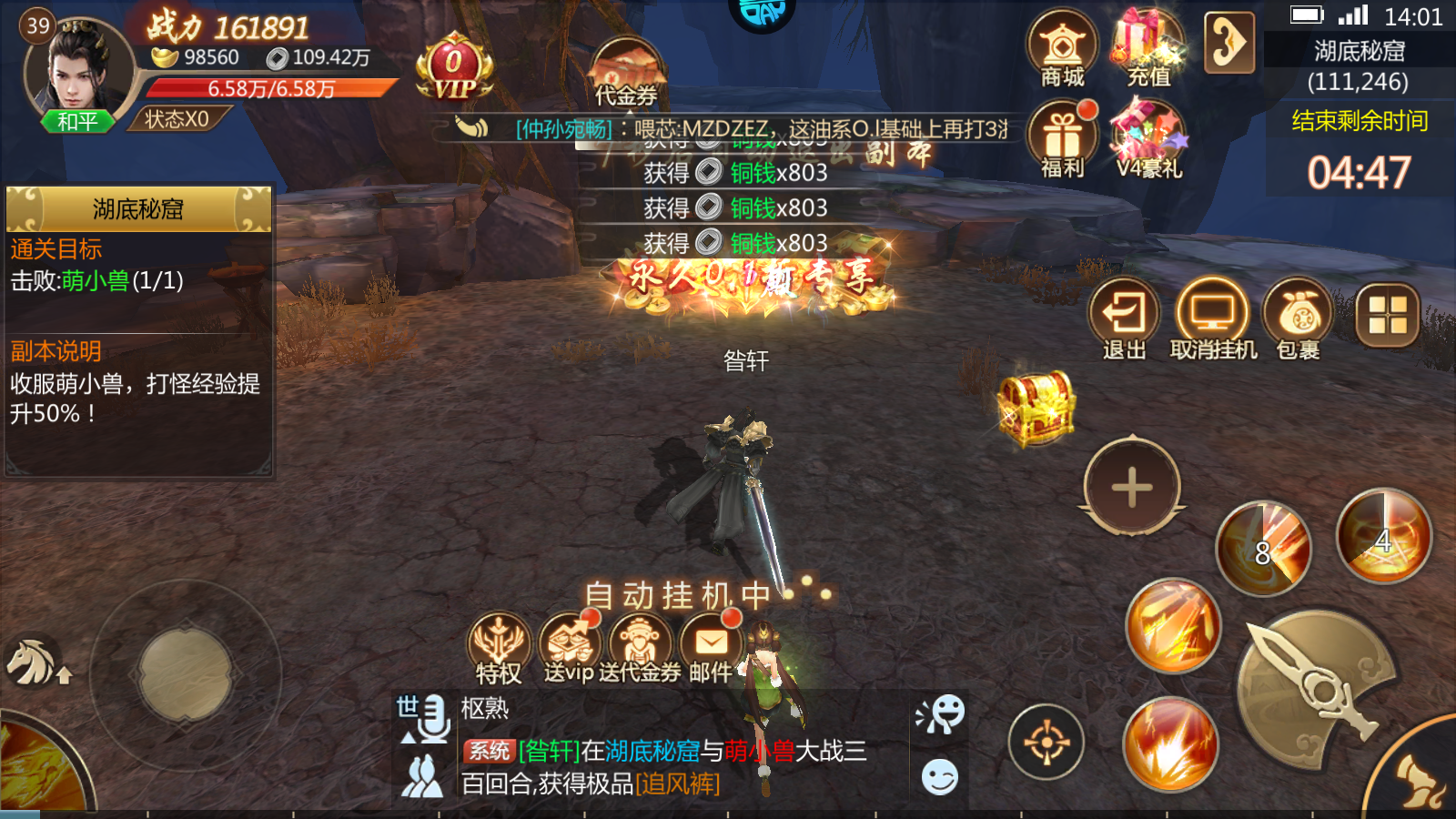Open the V4豪礼 gift pack
Screen dimensions: 1456x819
[1148, 140]
